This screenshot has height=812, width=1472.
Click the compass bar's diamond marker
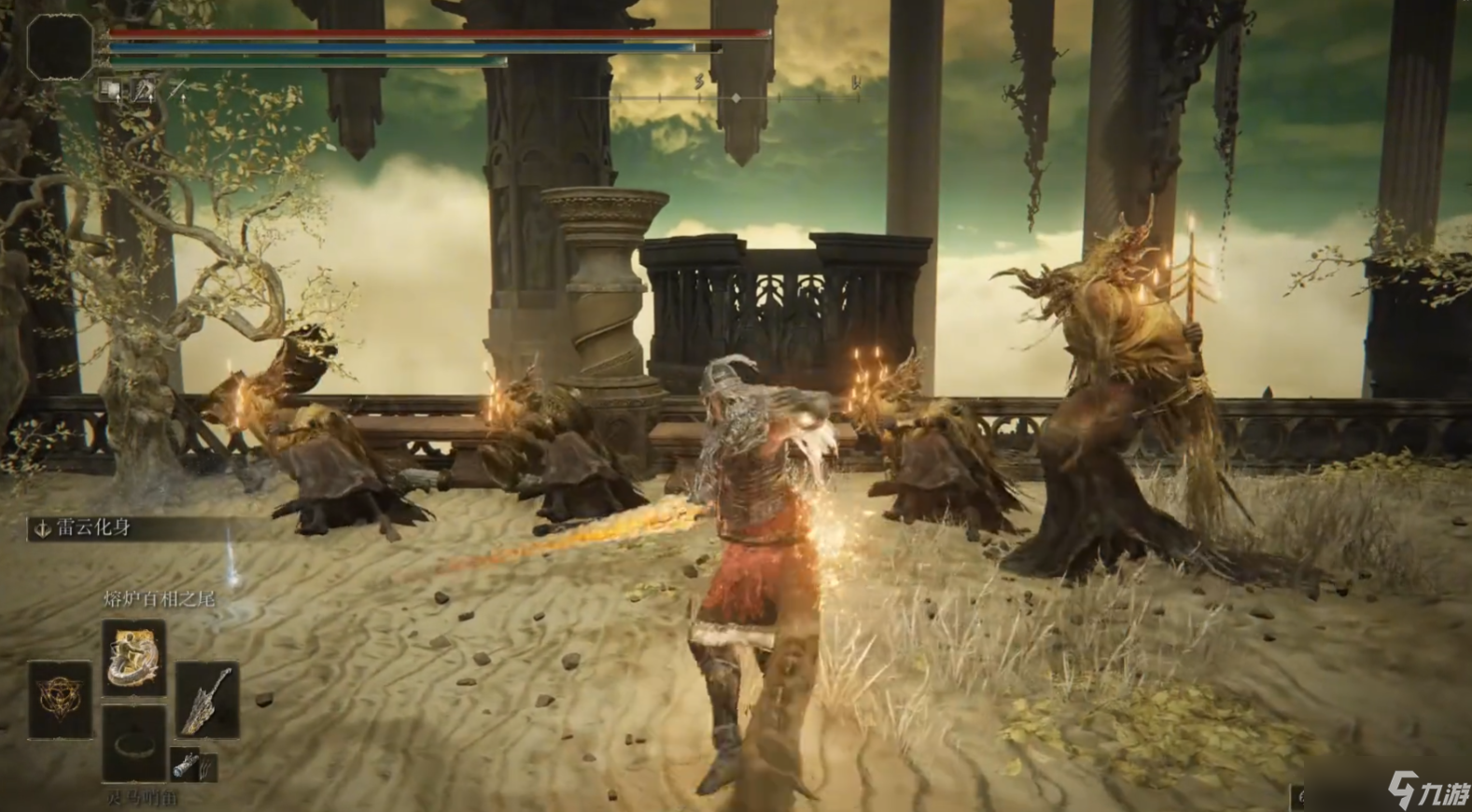[x=736, y=97]
